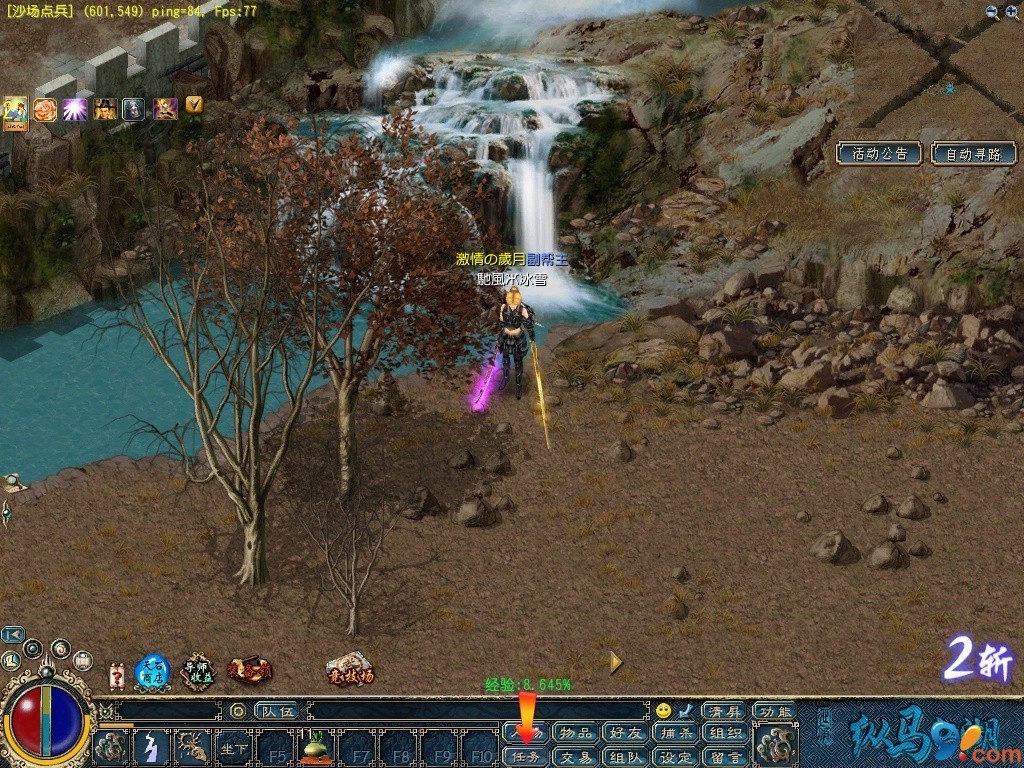Activate the lightning bolt hotbar skill

(x=151, y=748)
